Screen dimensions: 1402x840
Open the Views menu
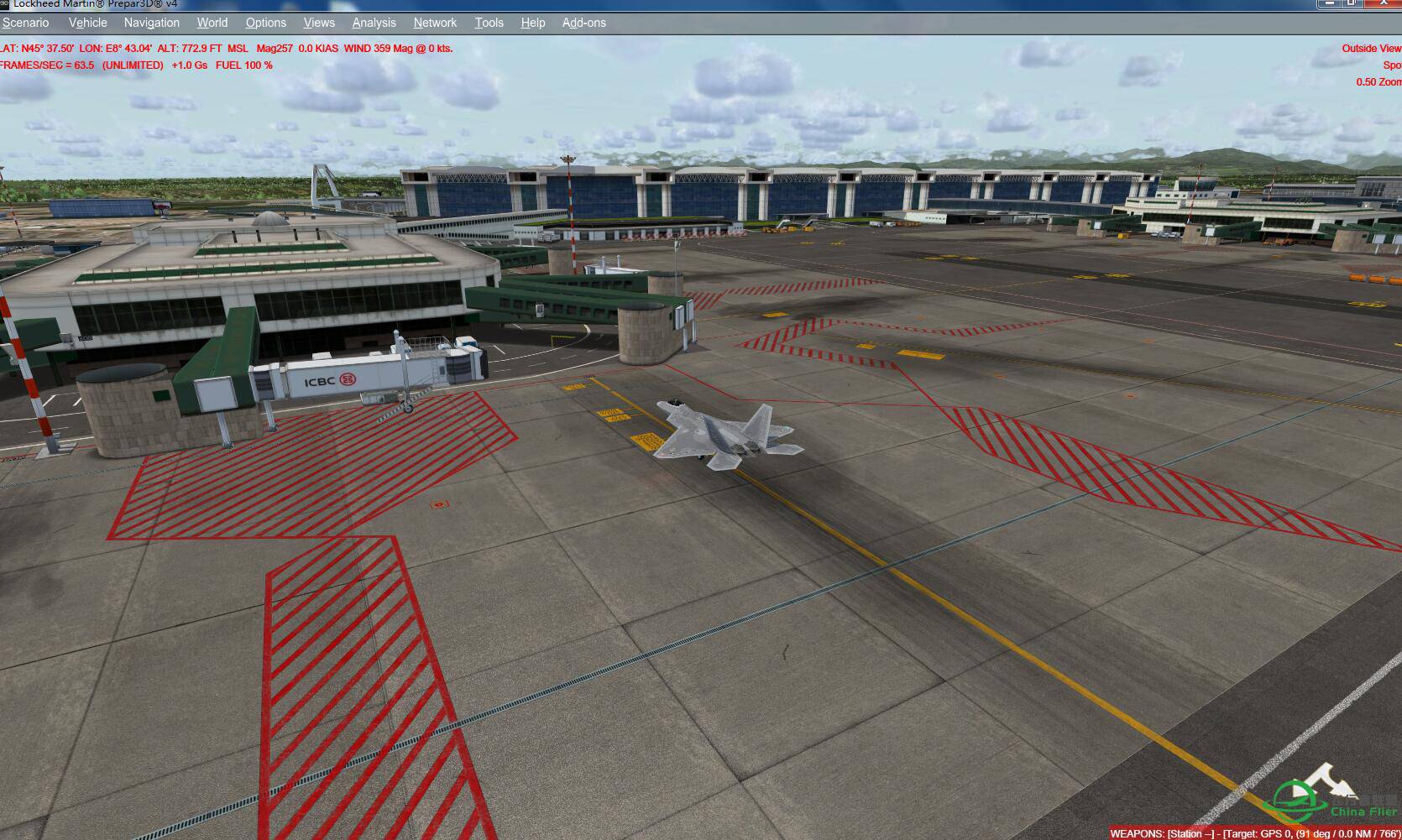[x=318, y=23]
